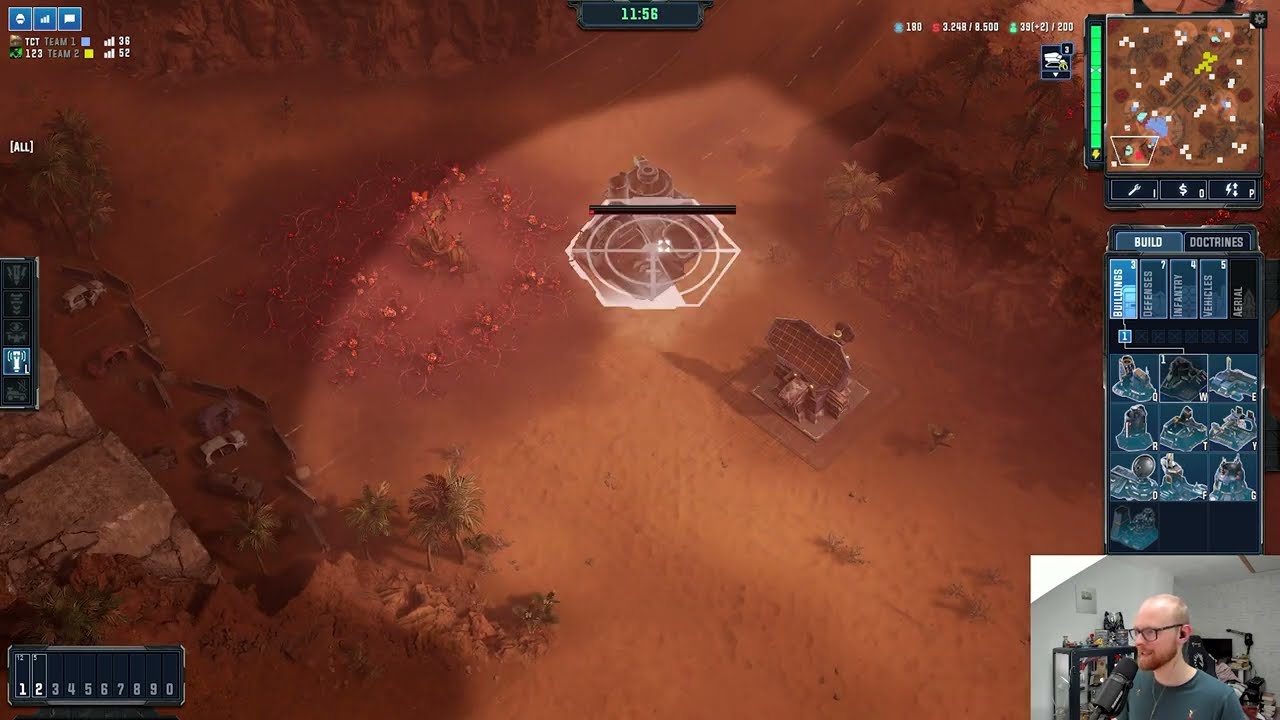Select control group 2
The height and width of the screenshot is (720, 1280).
39,689
